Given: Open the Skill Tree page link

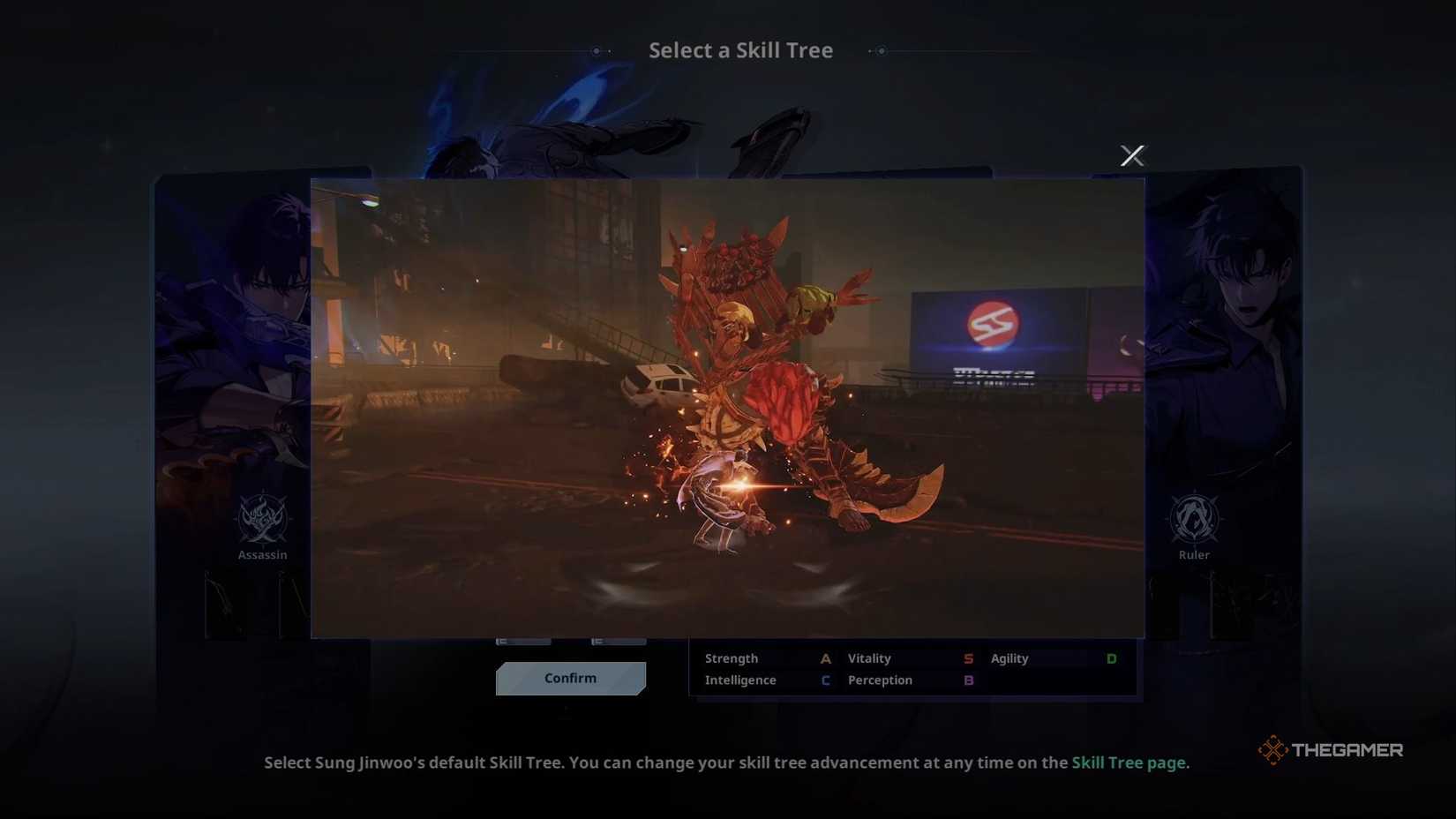Looking at the screenshot, I should tap(1129, 762).
